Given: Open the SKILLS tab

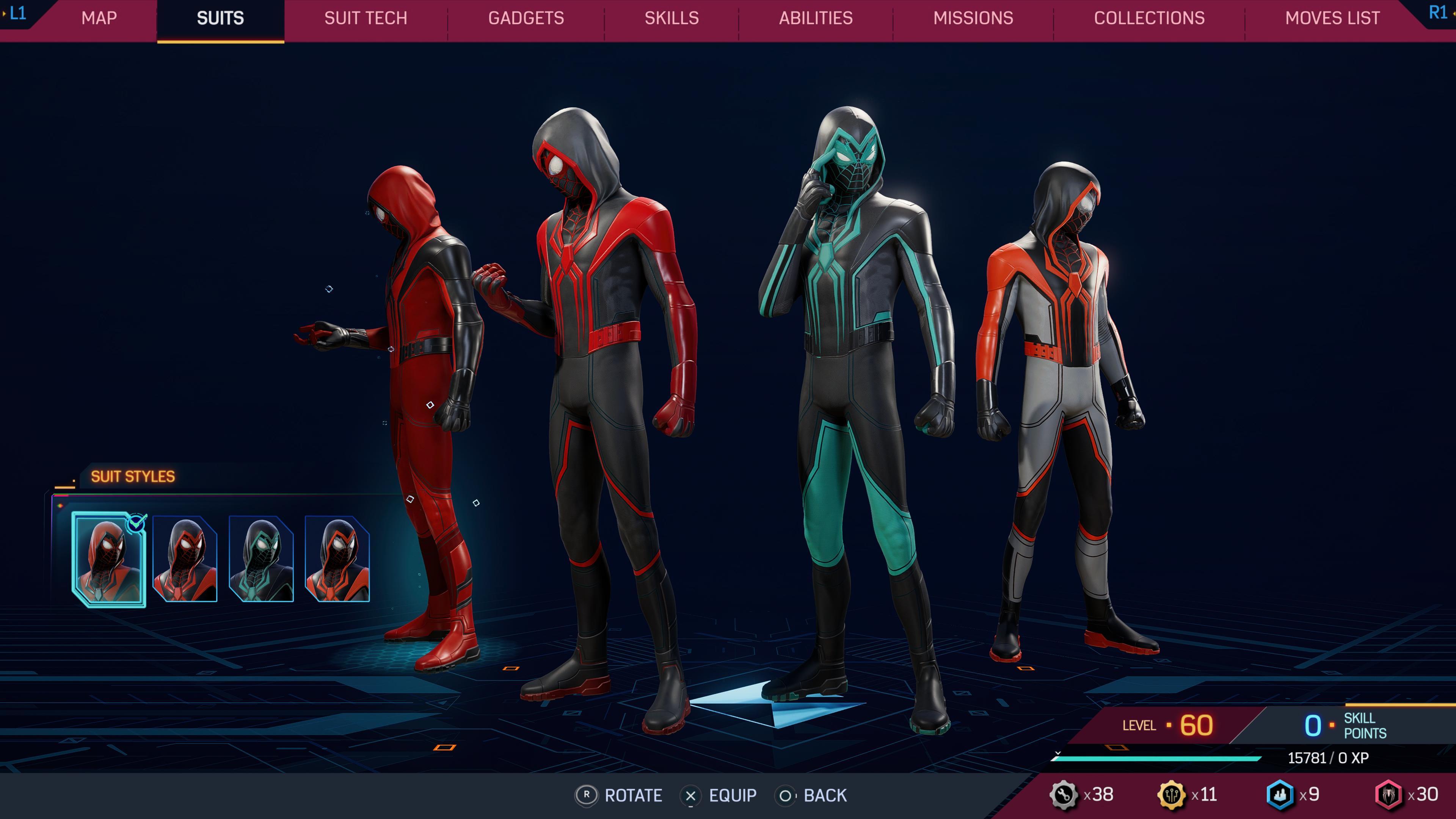Looking at the screenshot, I should click(671, 19).
